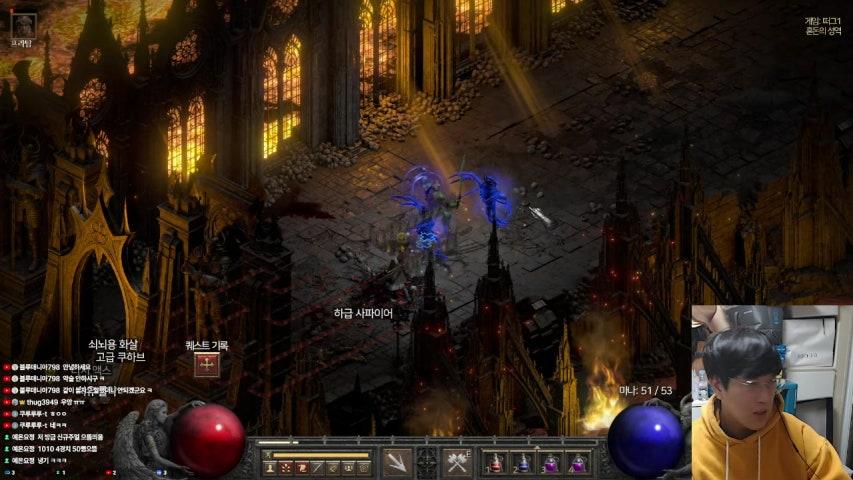Toggle the mini menu button between skills

pos(427,463)
